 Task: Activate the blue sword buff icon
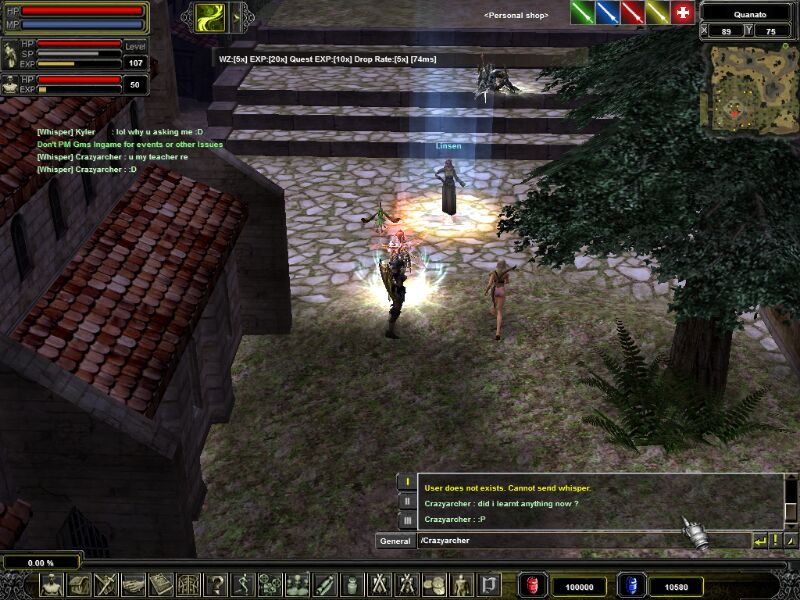click(x=607, y=12)
